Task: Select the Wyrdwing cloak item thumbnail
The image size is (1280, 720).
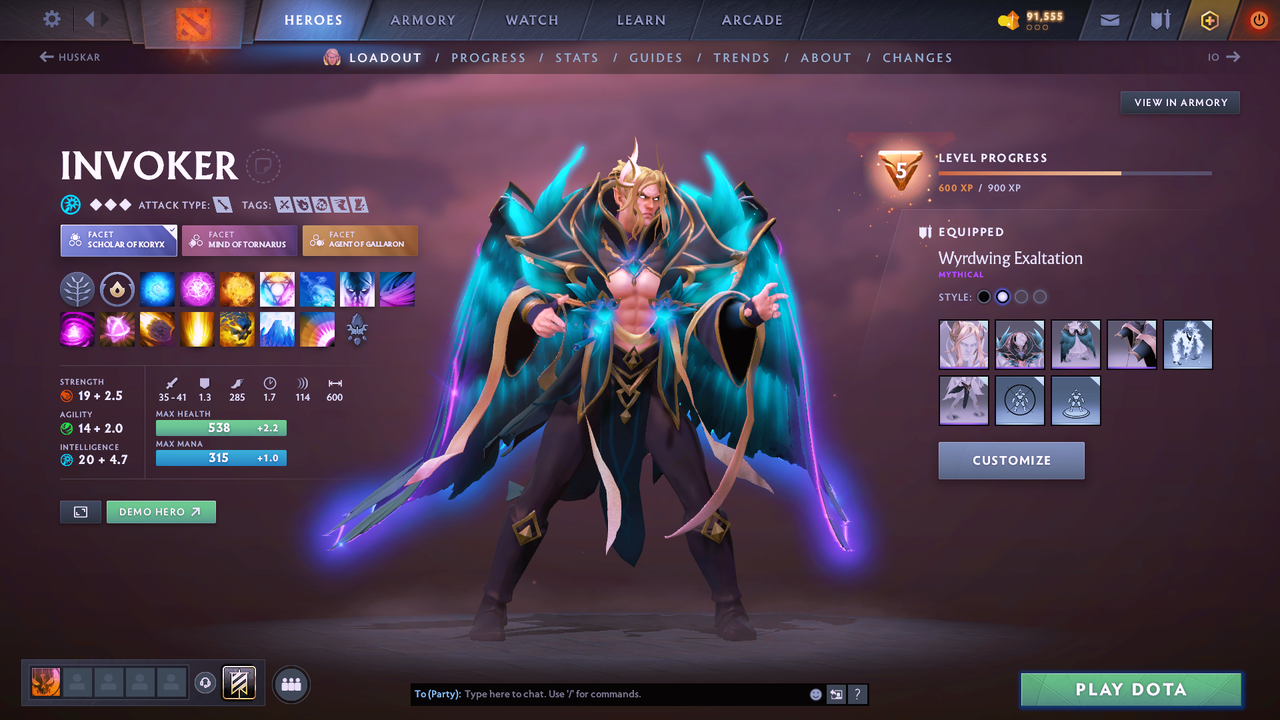Action: pyautogui.click(x=1075, y=345)
